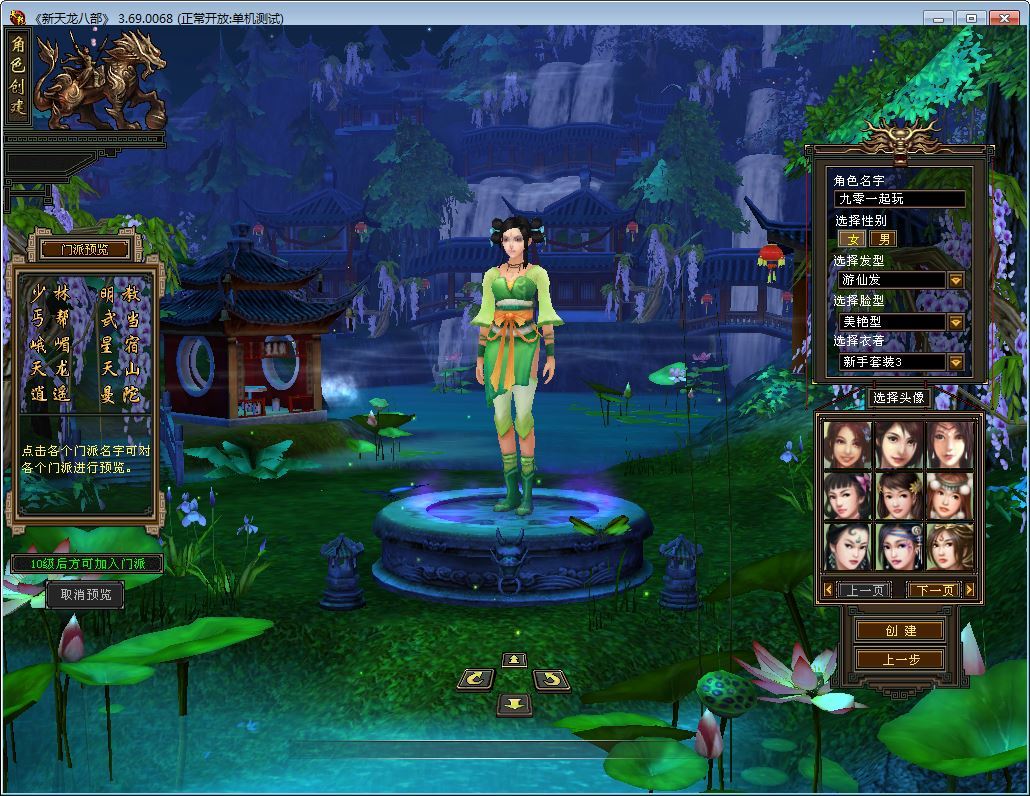This screenshot has height=796, width=1030.
Task: Select the portrait with purple face paint
Action: 899,546
